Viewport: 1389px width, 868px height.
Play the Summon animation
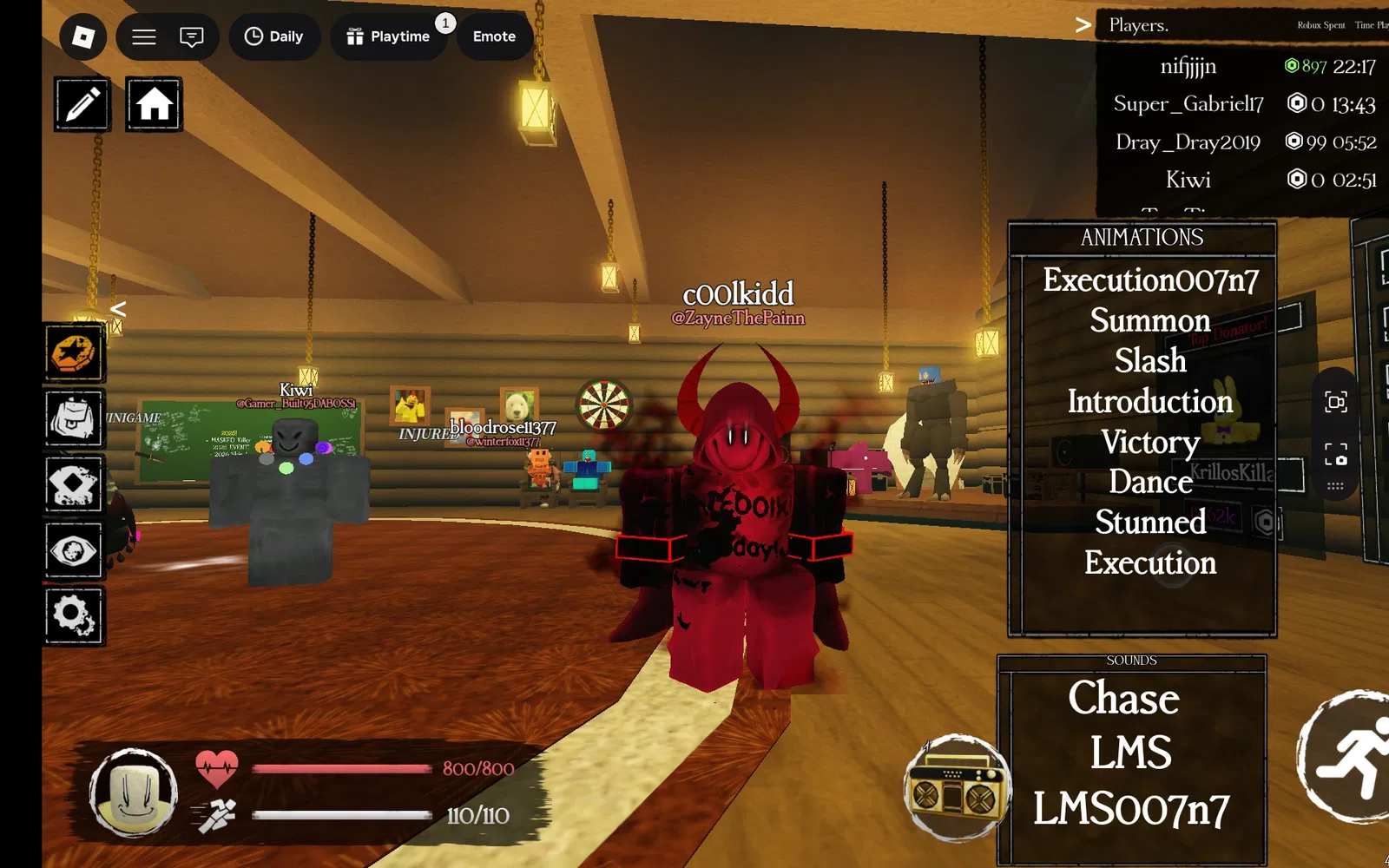(x=1149, y=320)
